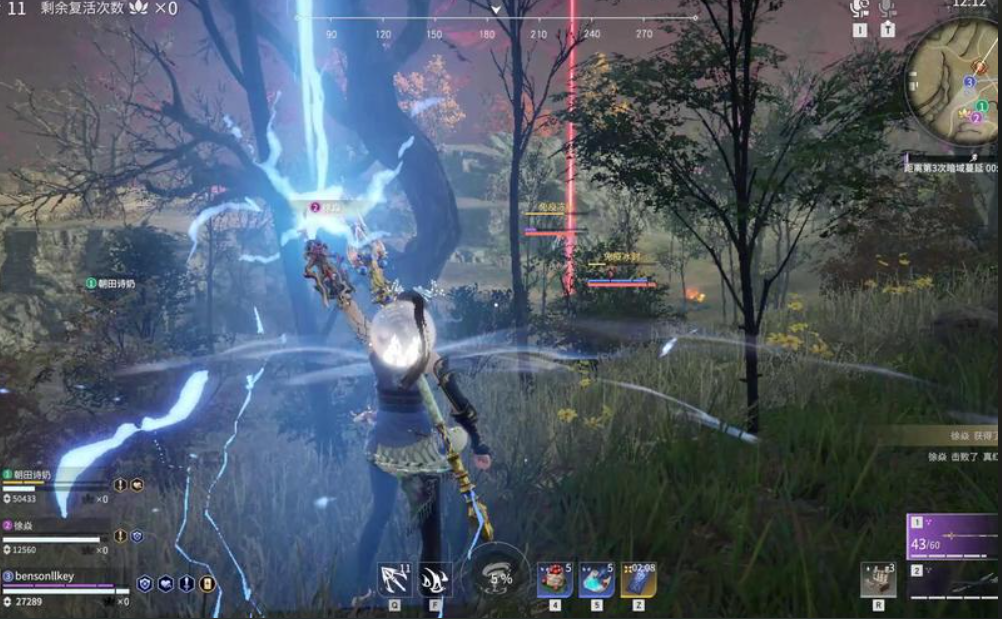The image size is (1002, 619).
Task: Toggle the microphone icon
Action: (x=887, y=9)
